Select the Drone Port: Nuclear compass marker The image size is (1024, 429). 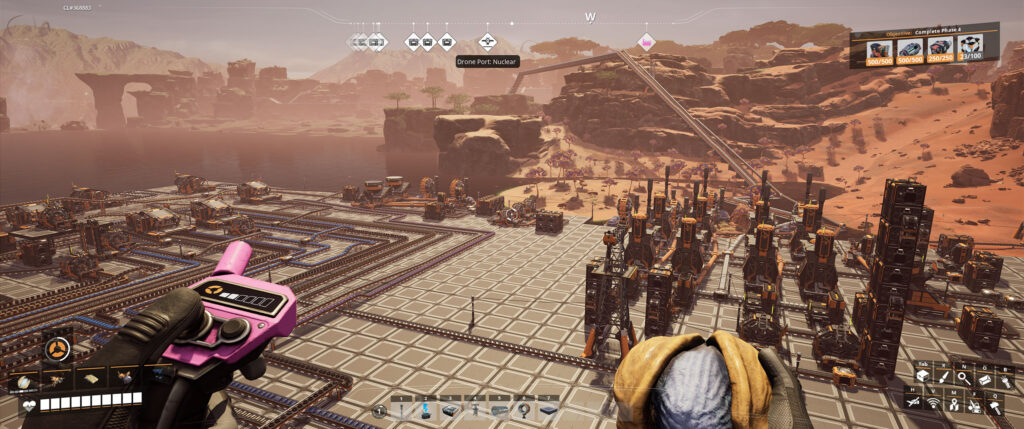tap(487, 41)
